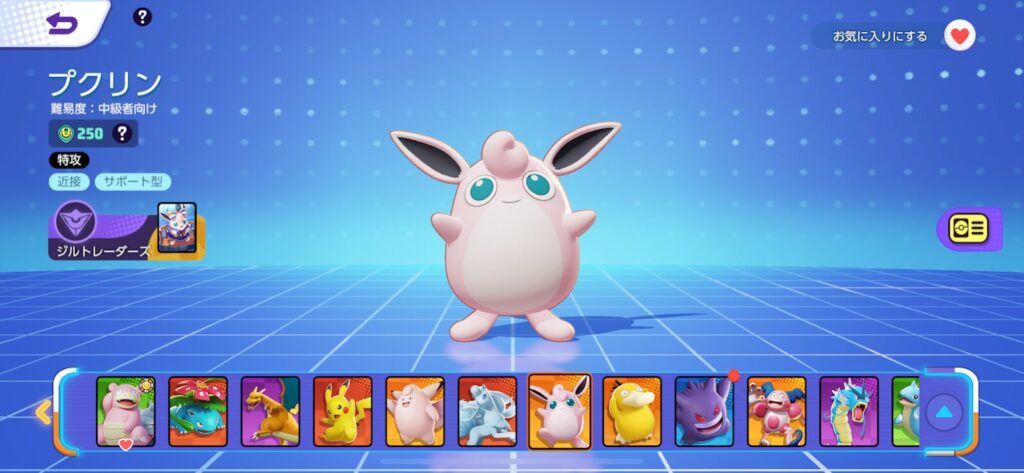Choose Venusaur from the roster strip
The width and height of the screenshot is (1024, 473).
coord(198,411)
